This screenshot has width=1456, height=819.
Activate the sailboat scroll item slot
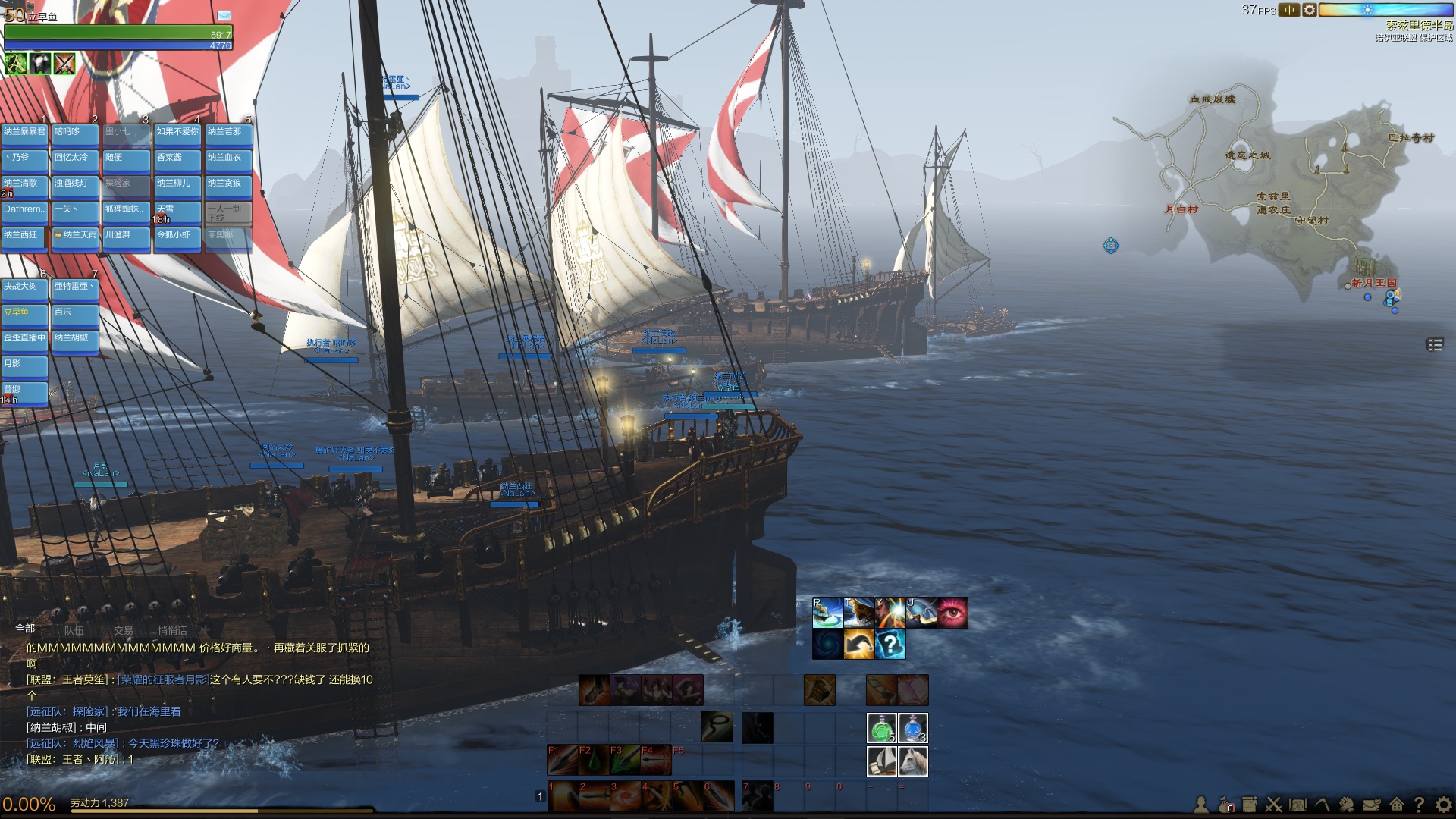point(881,761)
